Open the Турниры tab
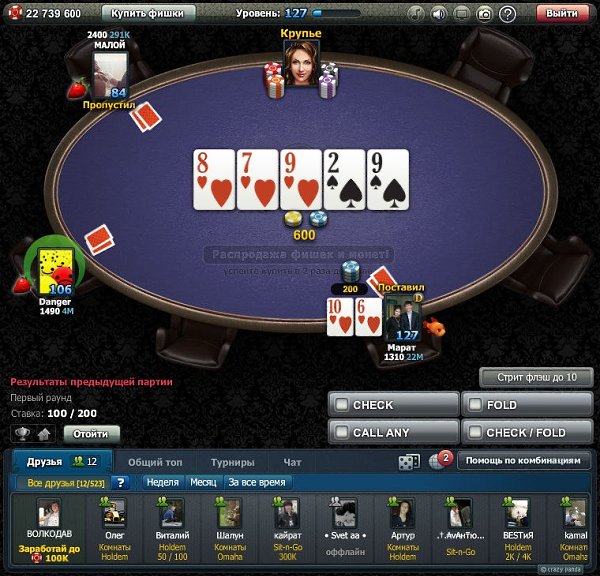The image size is (600, 576). [x=232, y=462]
